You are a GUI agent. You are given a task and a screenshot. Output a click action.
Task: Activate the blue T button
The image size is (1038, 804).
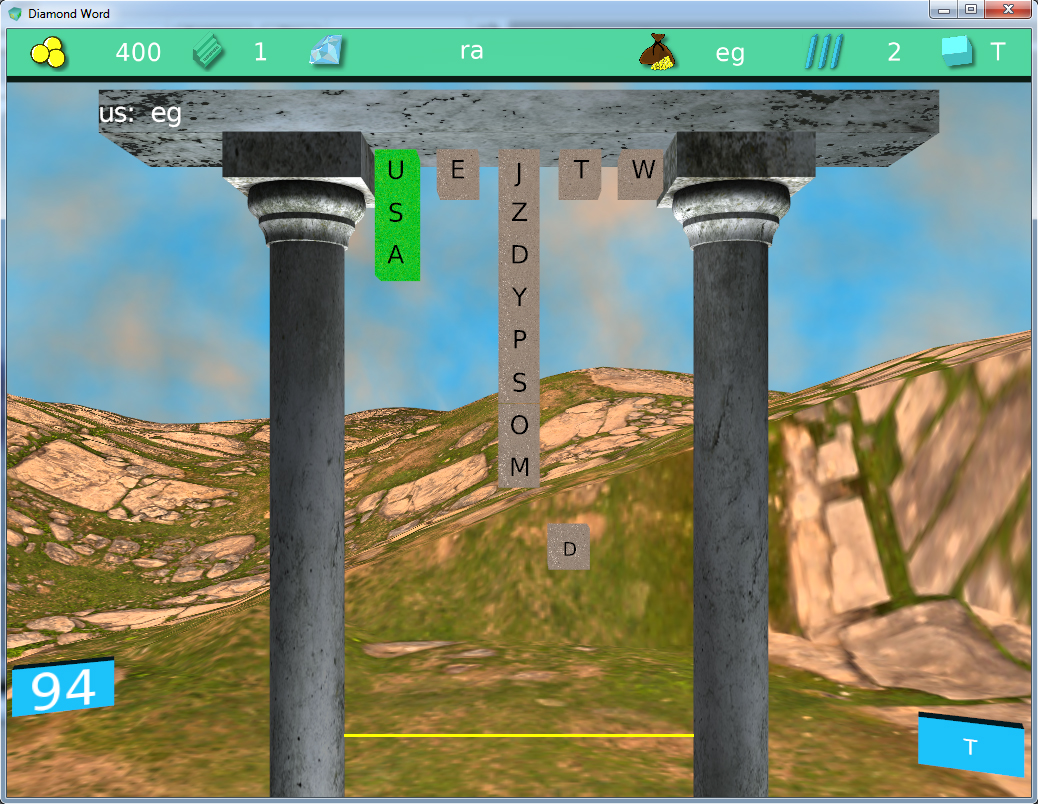coord(970,746)
